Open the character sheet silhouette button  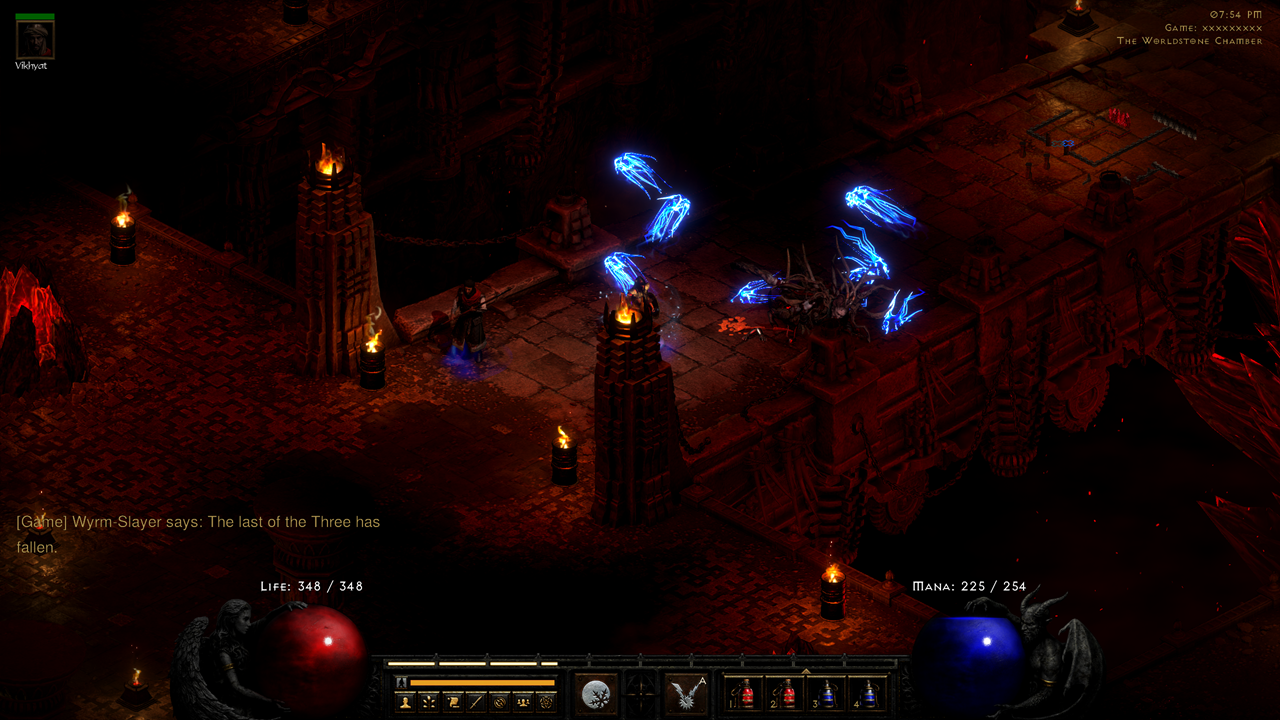(405, 702)
